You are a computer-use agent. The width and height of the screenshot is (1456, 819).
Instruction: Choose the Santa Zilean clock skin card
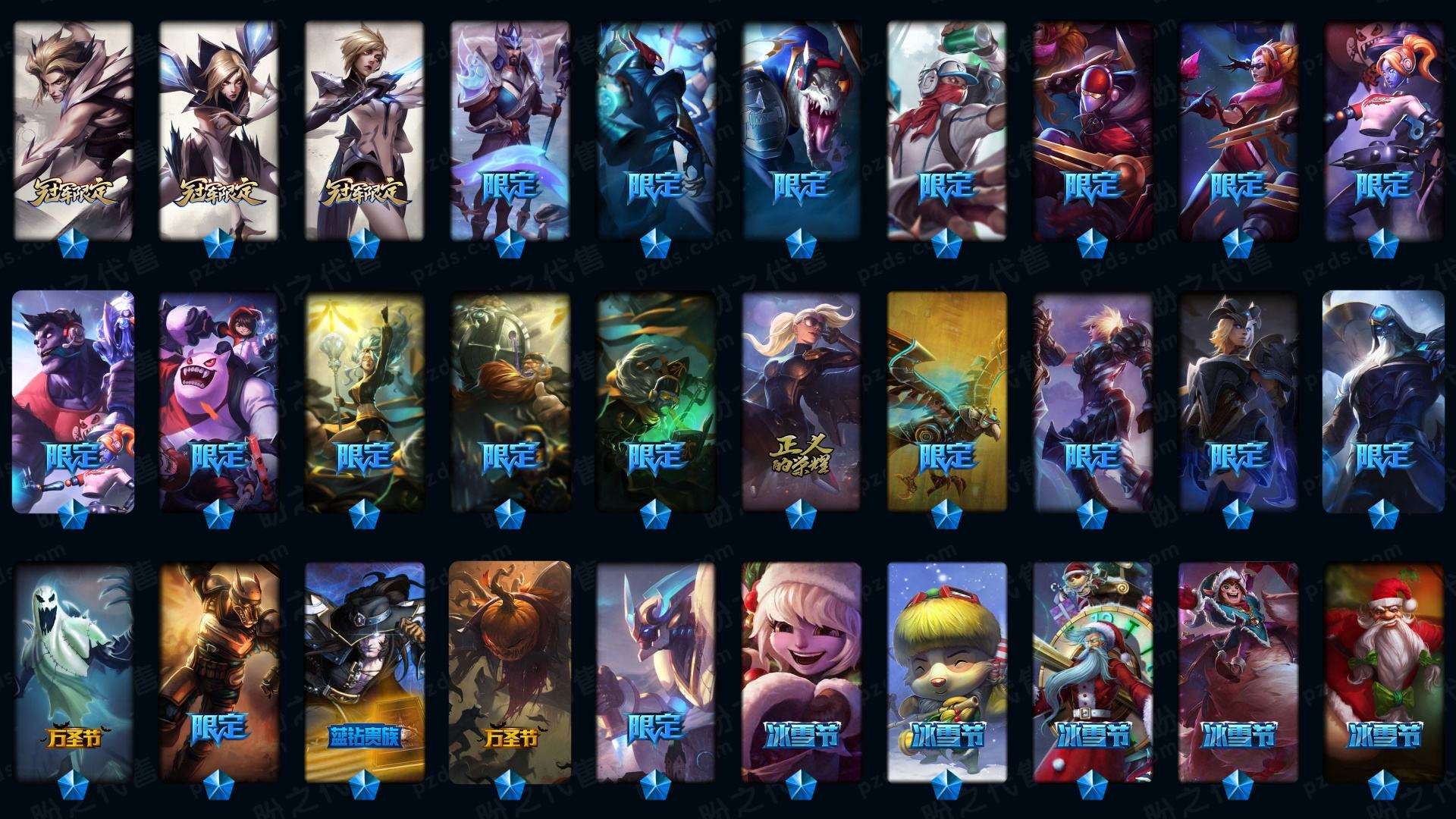click(x=1092, y=671)
